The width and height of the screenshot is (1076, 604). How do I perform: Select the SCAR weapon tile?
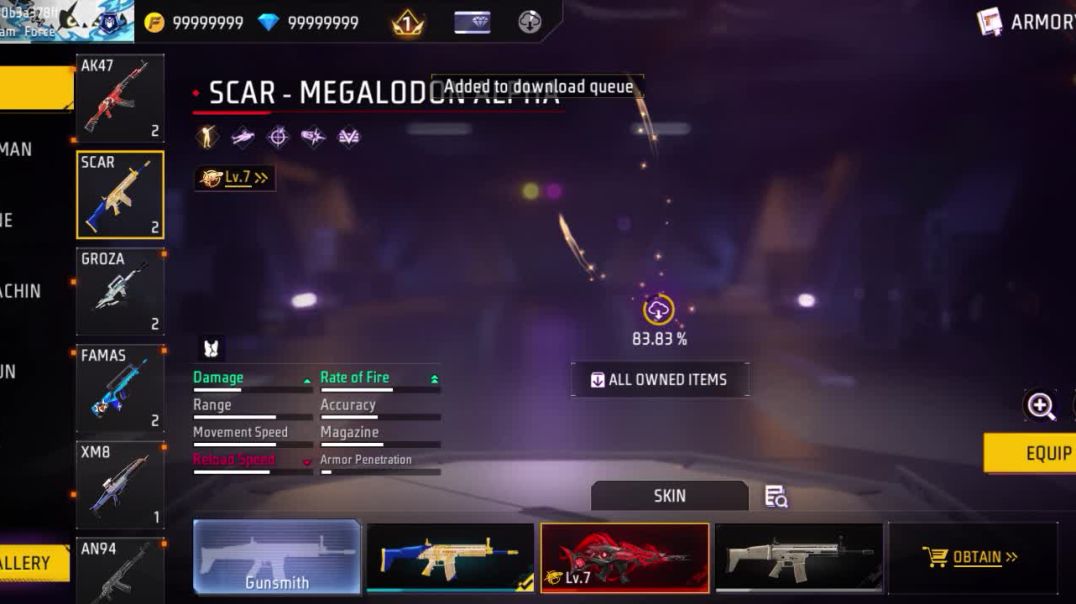point(119,195)
